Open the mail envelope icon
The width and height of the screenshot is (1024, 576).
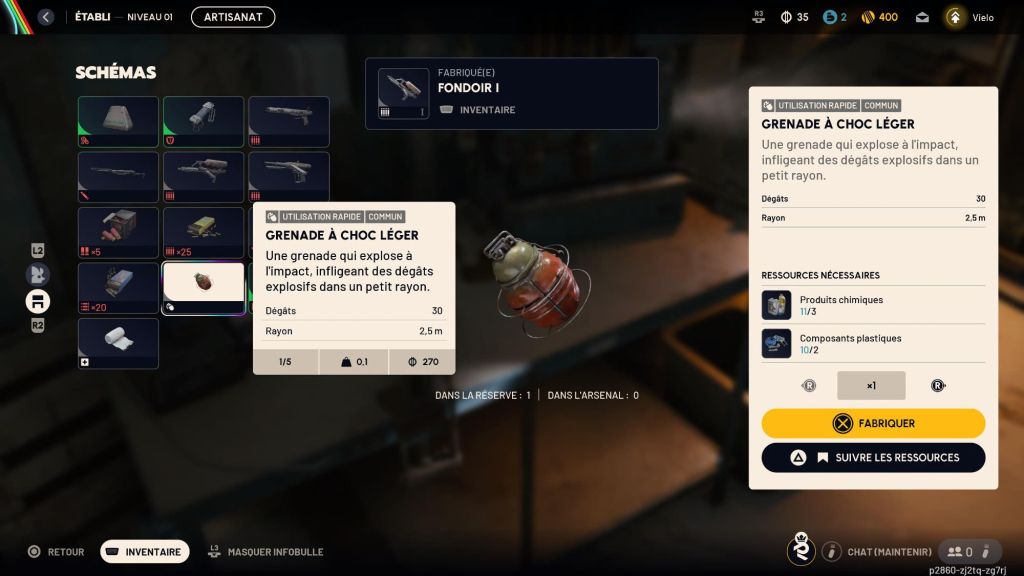[x=922, y=17]
